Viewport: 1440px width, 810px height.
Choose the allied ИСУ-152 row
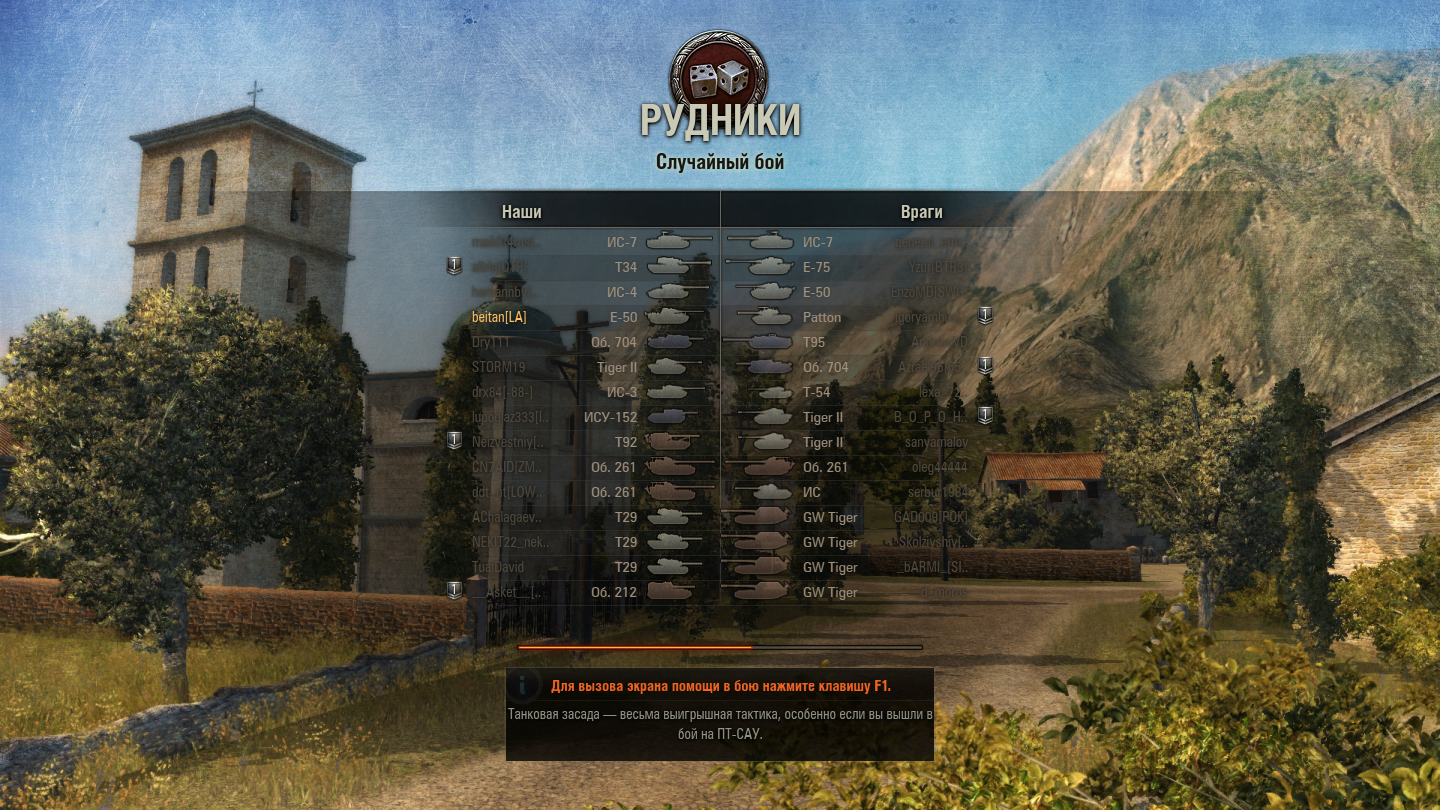580,417
